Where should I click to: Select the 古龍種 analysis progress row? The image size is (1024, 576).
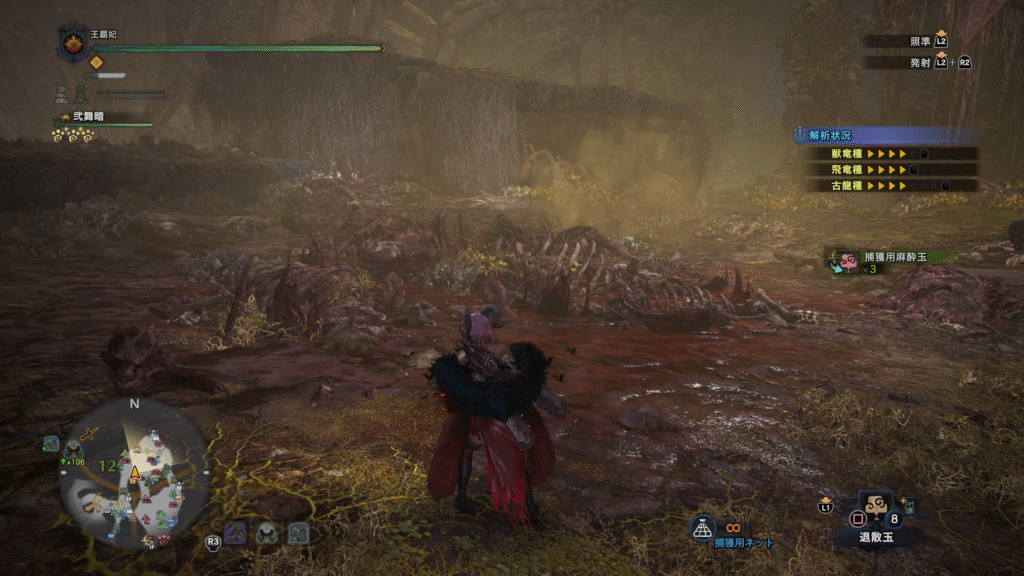pos(886,185)
